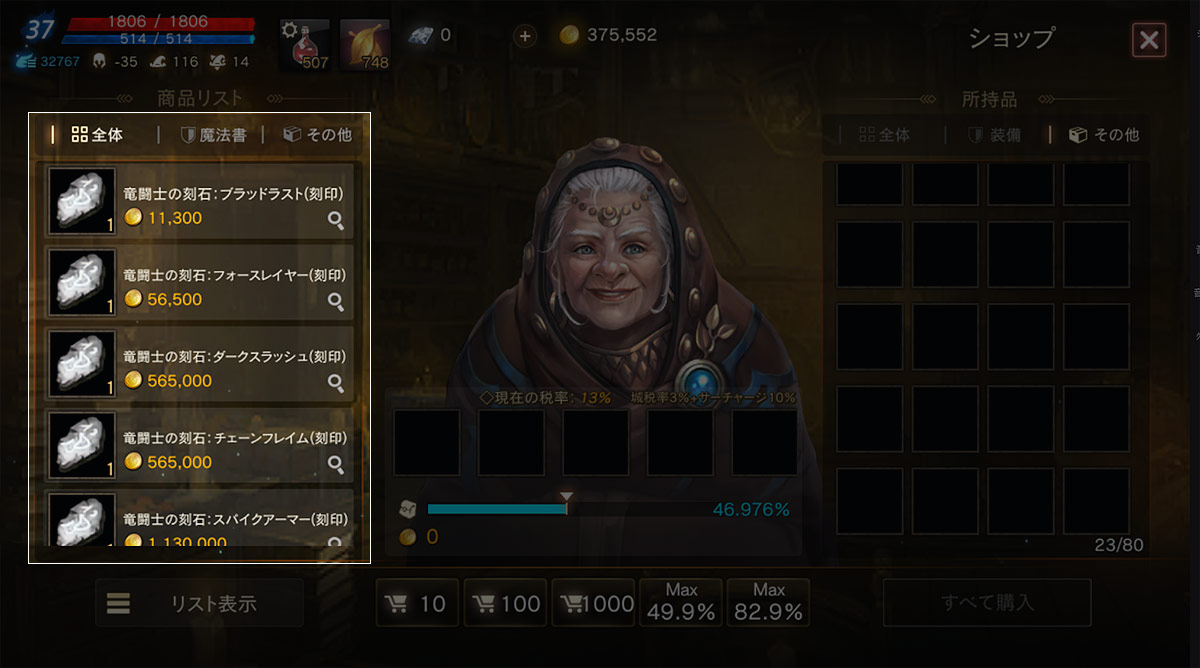The height and width of the screenshot is (668, 1200).
Task: Open the その他 tab in the product list
Action: click(317, 135)
